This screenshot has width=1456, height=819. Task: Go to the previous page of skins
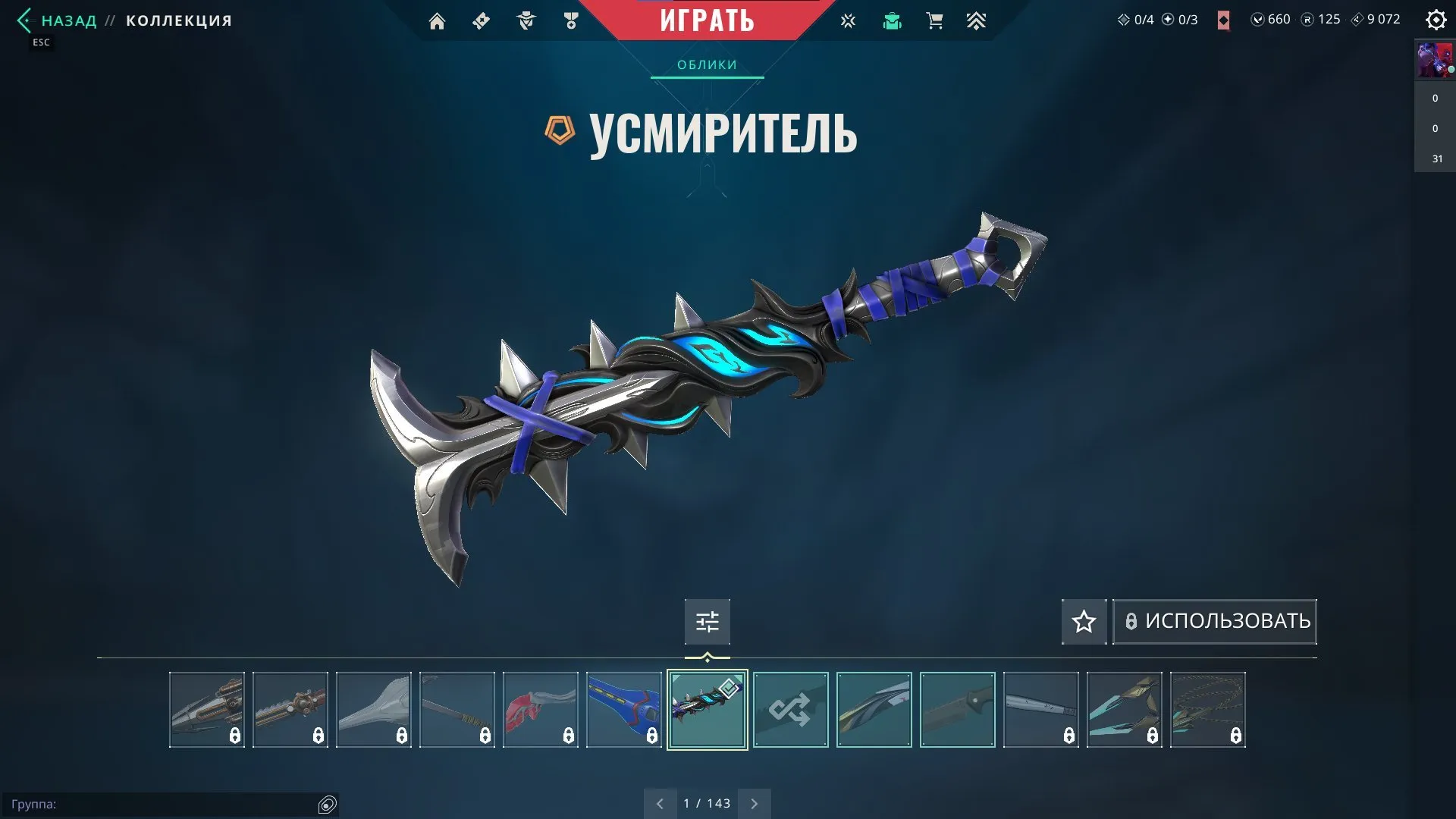coord(660,802)
